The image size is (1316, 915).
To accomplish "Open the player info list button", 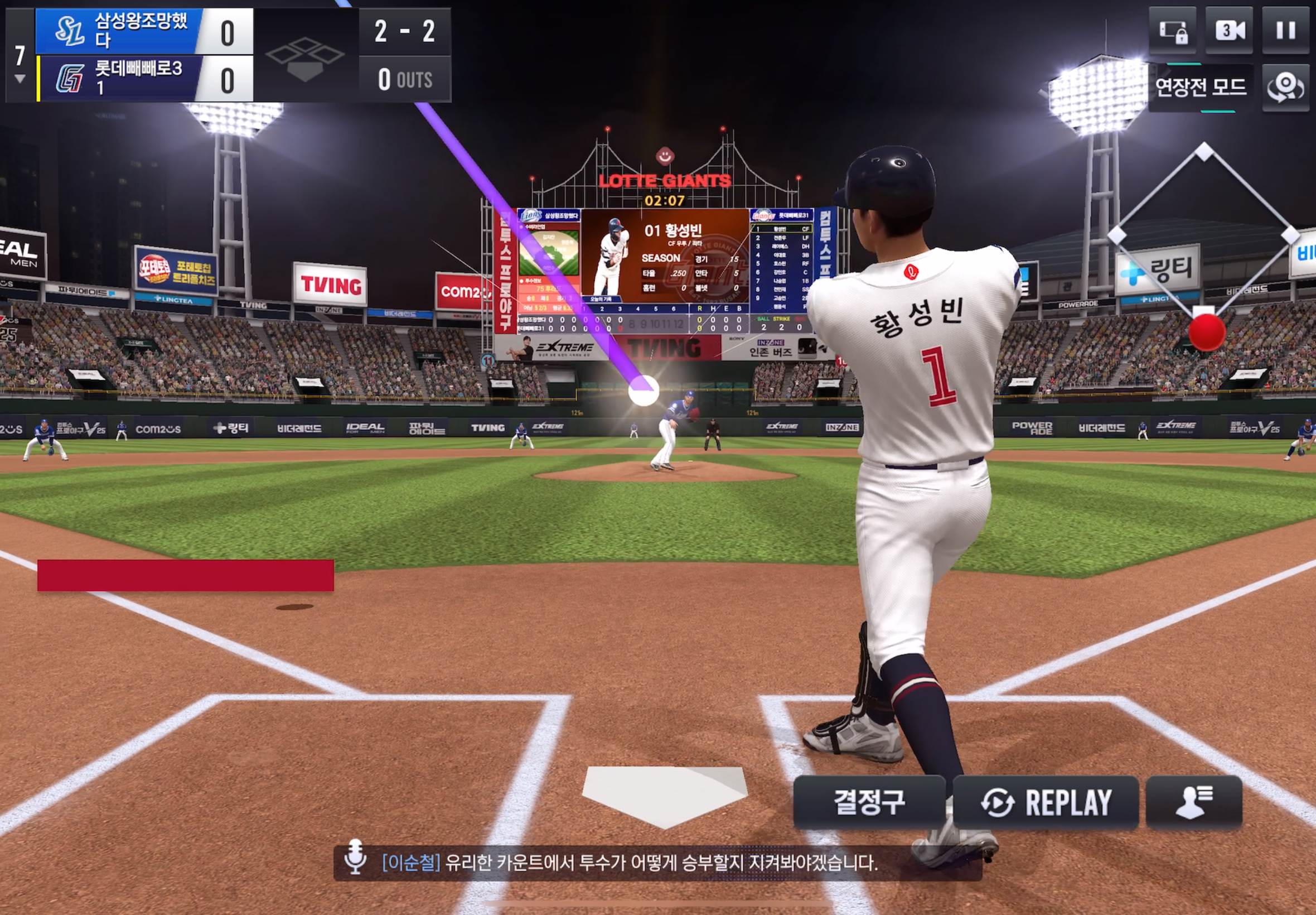I will (1194, 802).
